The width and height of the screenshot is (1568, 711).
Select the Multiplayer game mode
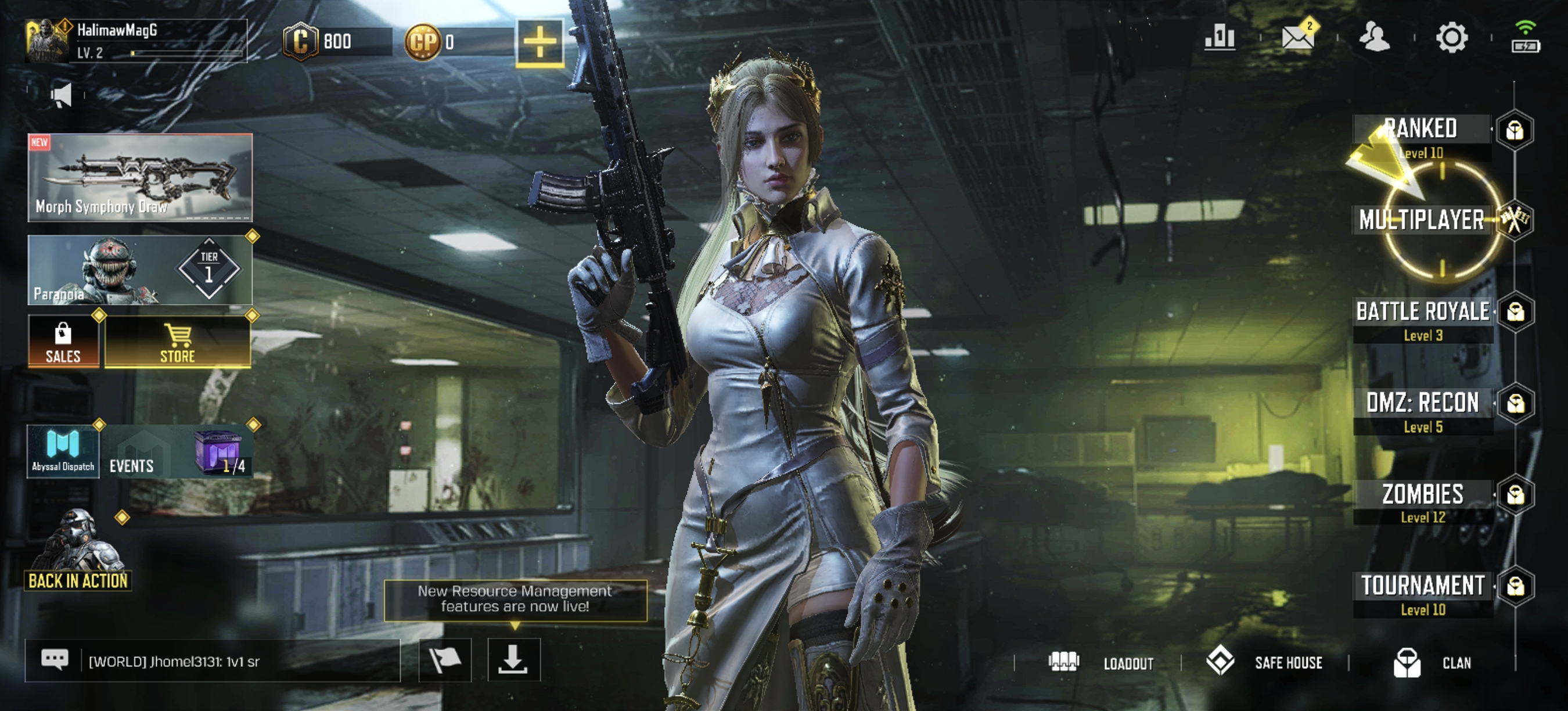coord(1422,220)
